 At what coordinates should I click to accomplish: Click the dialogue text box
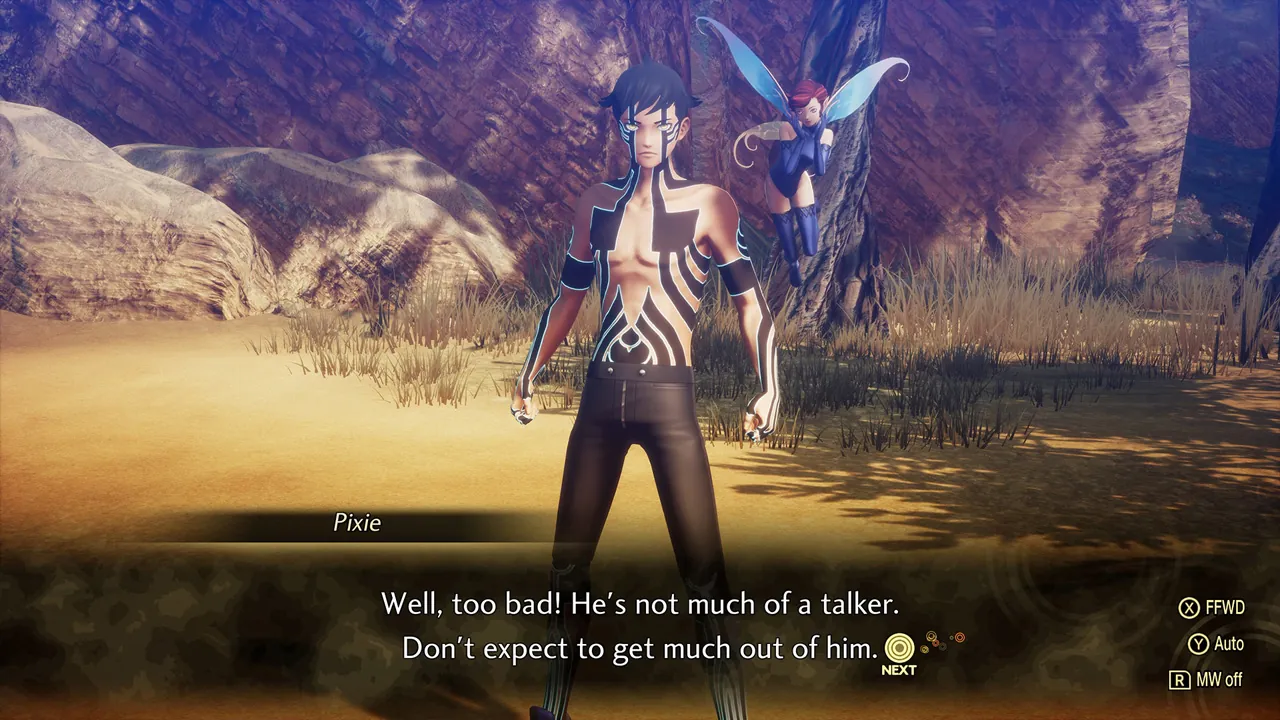pyautogui.click(x=640, y=625)
